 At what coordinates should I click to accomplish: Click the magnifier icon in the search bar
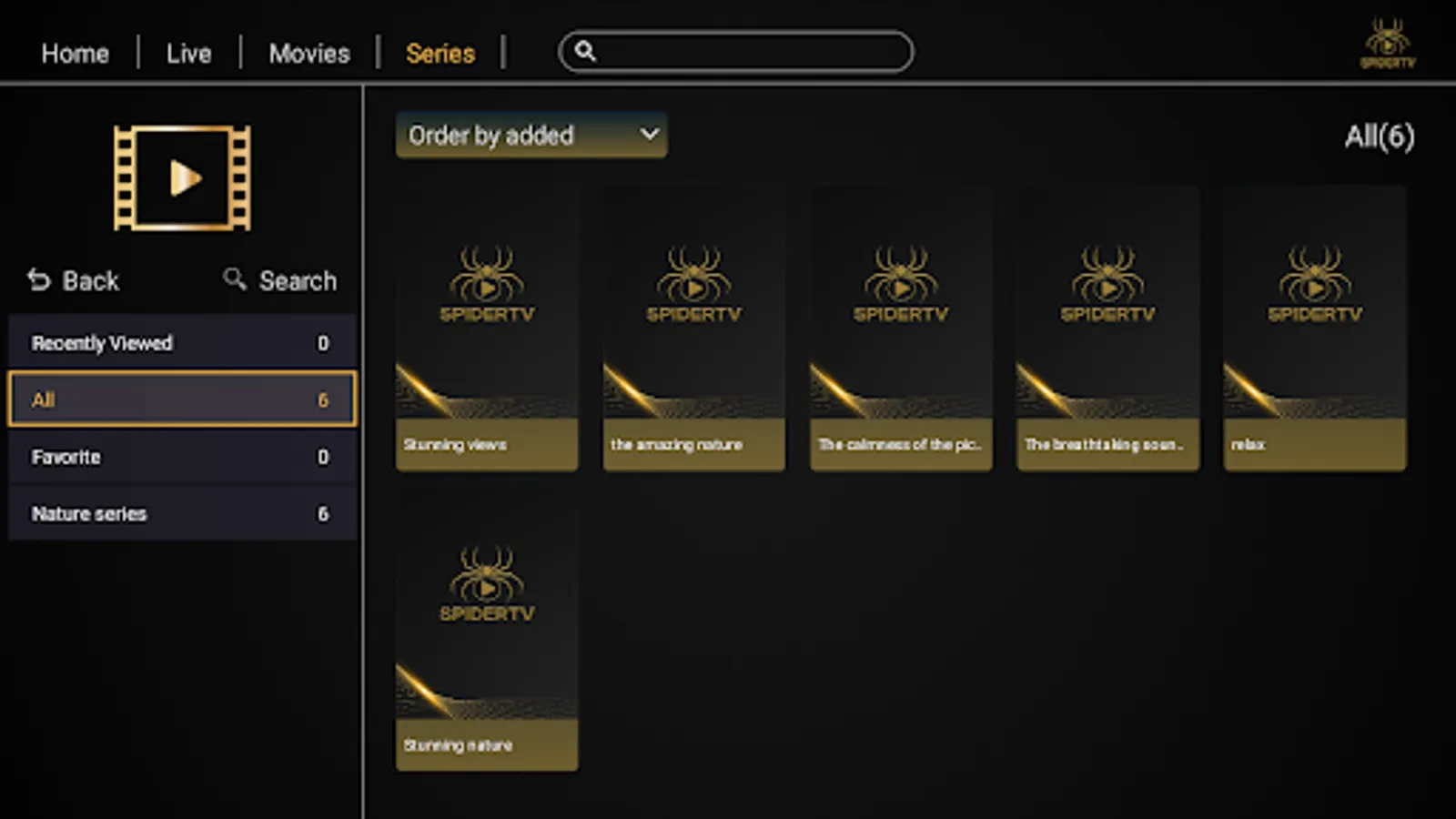point(587,52)
